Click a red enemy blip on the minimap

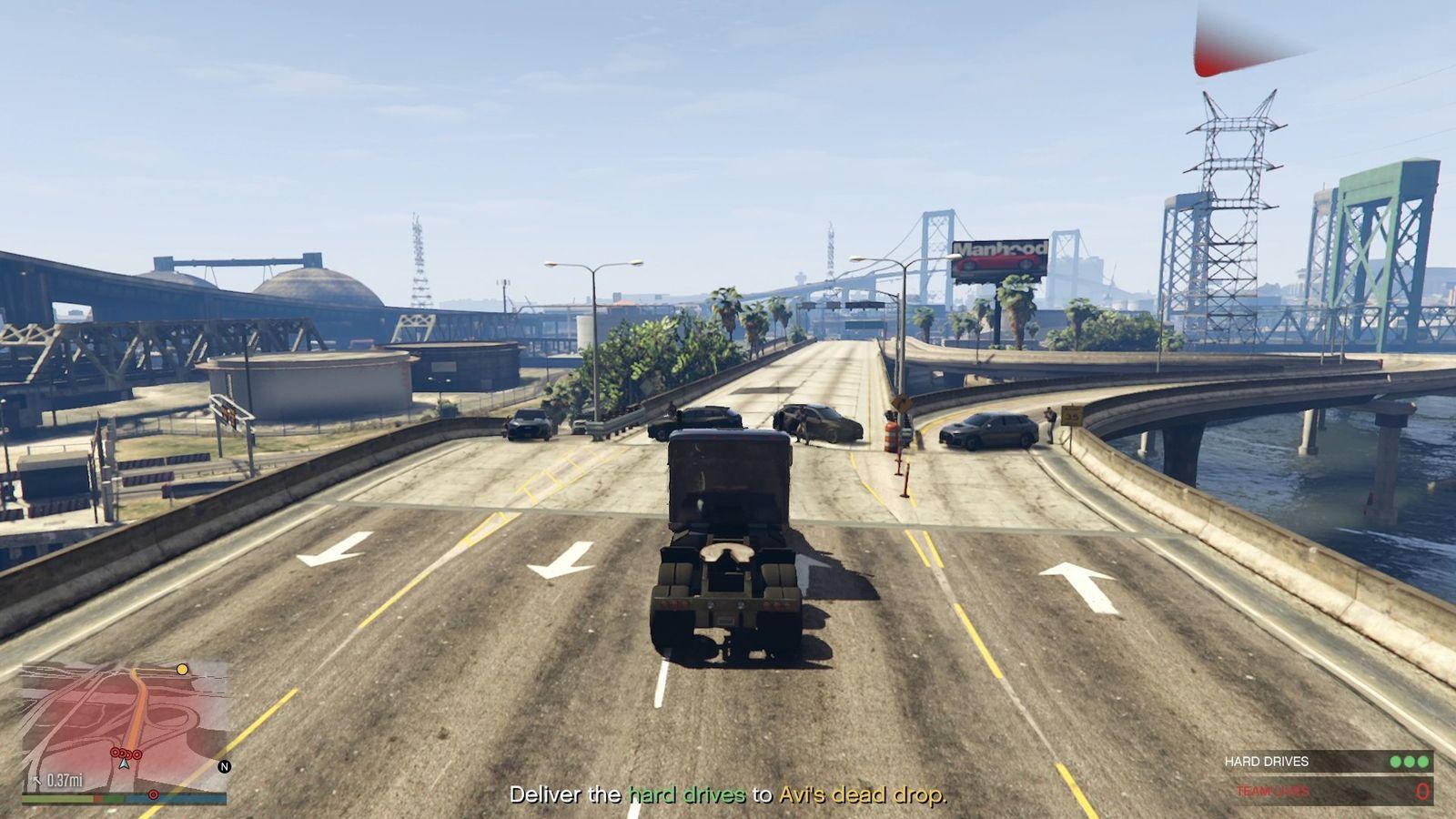point(115,753)
